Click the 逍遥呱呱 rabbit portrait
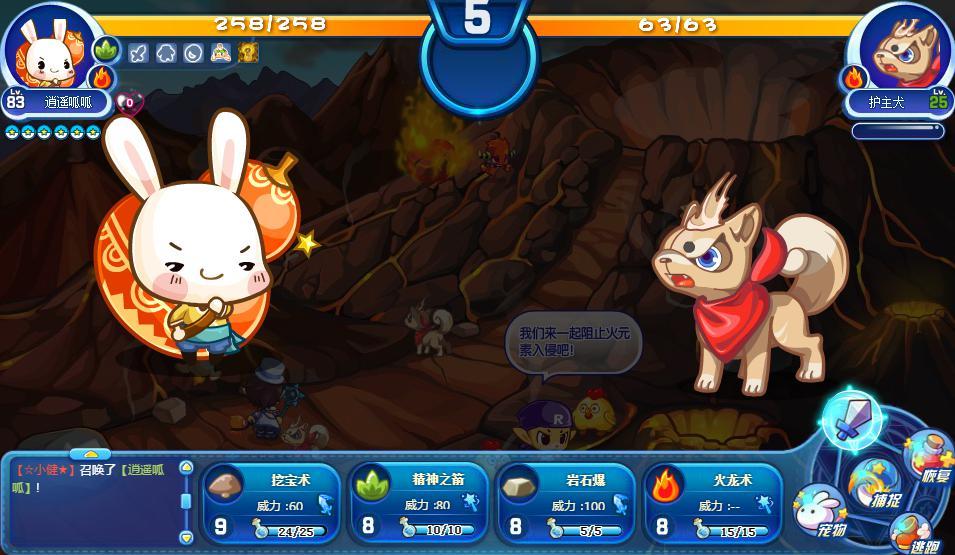 (x=46, y=48)
